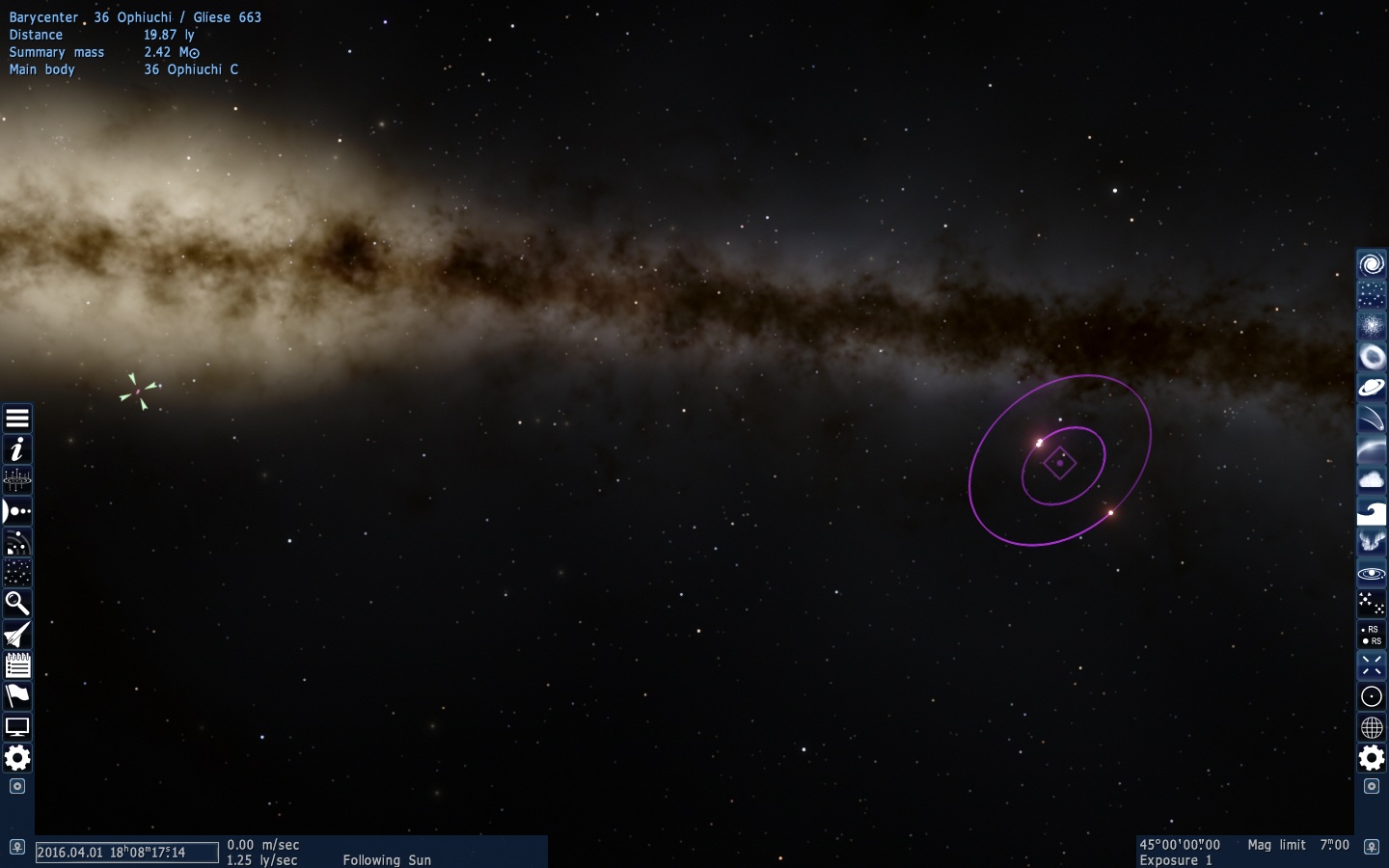Toggle the RS labels icon
Viewport: 1389px width, 868px height.
pos(1372,635)
